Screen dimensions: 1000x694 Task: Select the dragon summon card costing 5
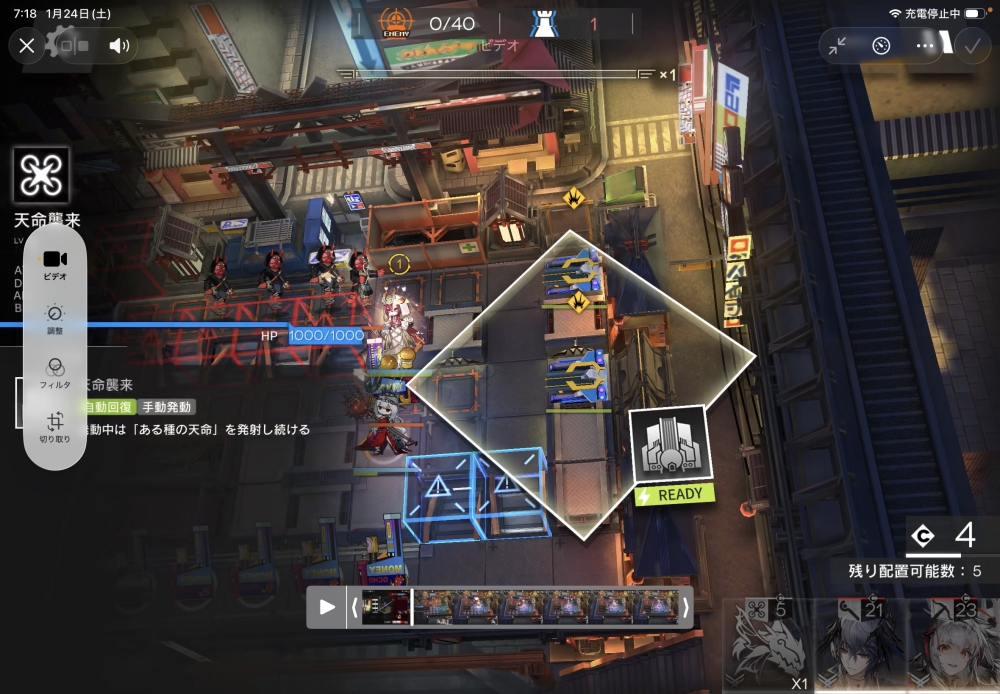pos(768,646)
